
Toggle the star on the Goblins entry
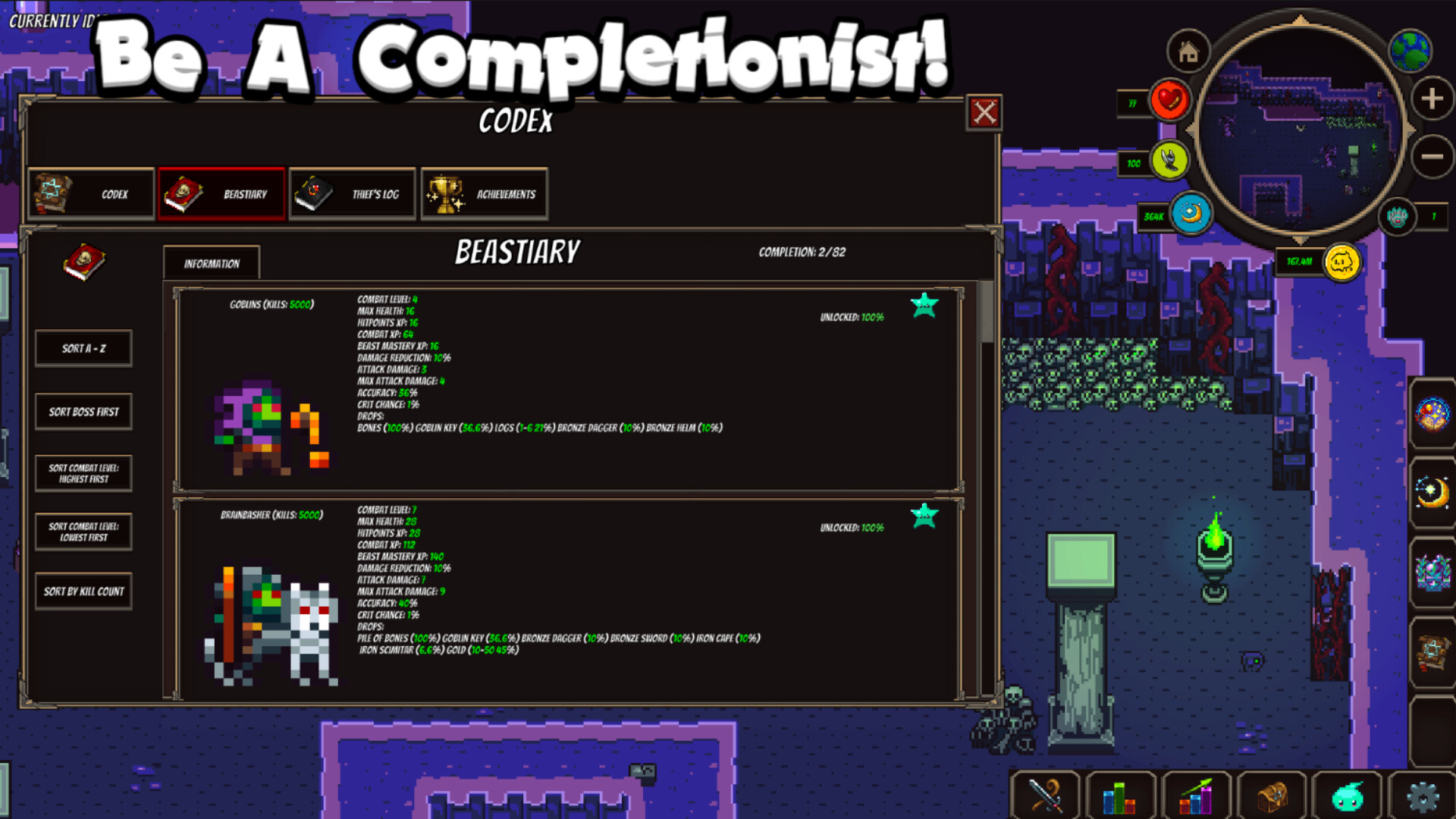pyautogui.click(x=924, y=303)
